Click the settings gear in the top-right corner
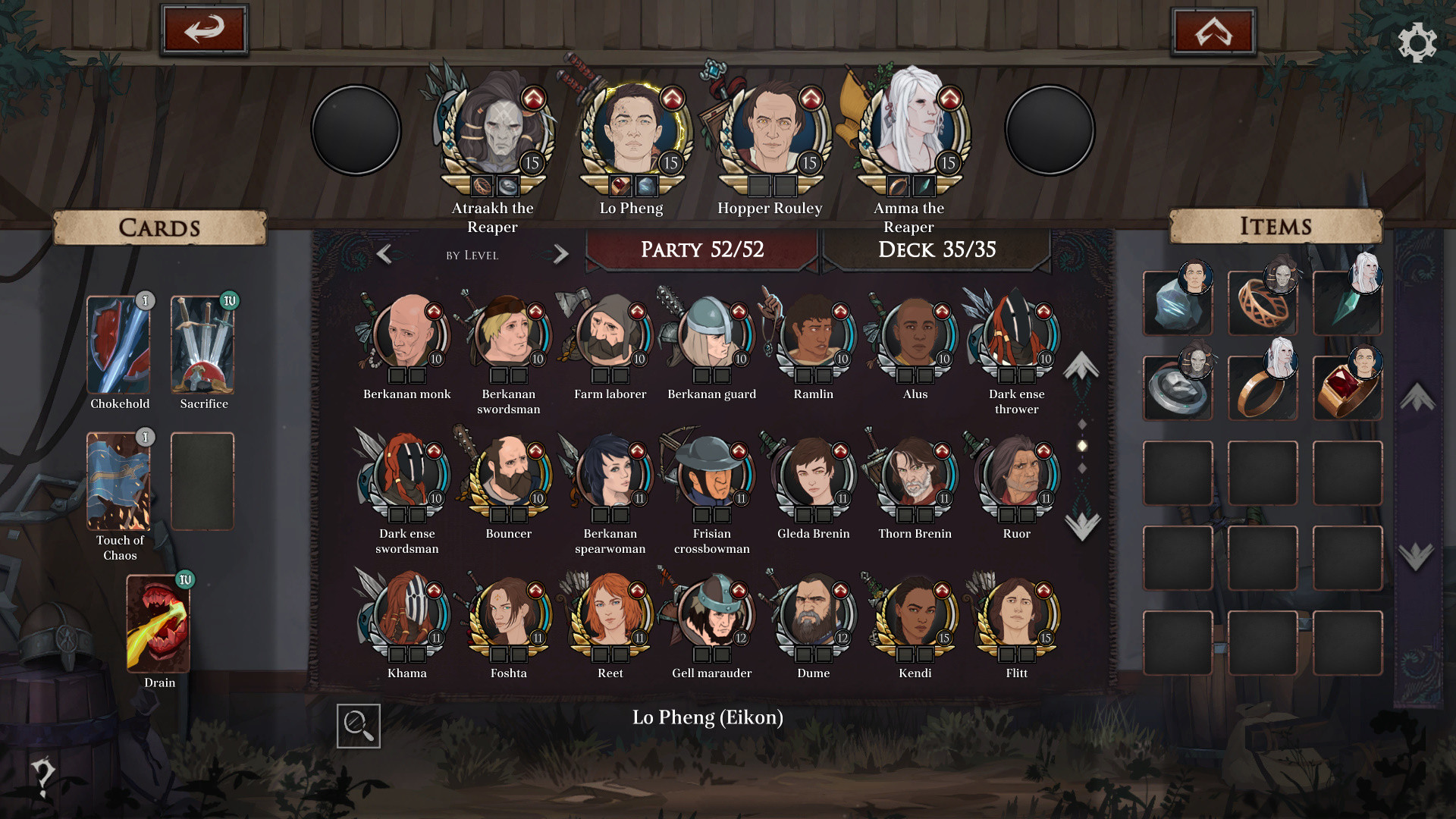This screenshot has width=1456, height=819. 1417,44
